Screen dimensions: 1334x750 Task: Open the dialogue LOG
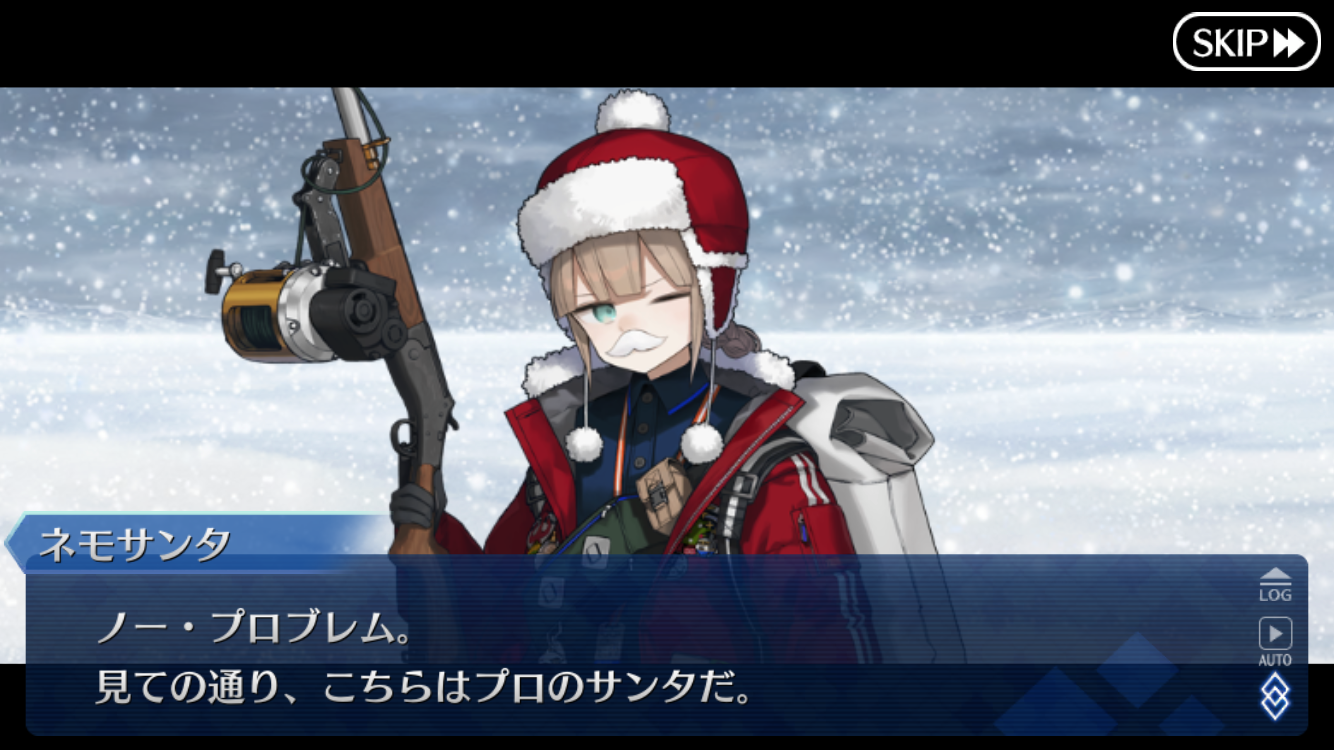tap(1274, 584)
